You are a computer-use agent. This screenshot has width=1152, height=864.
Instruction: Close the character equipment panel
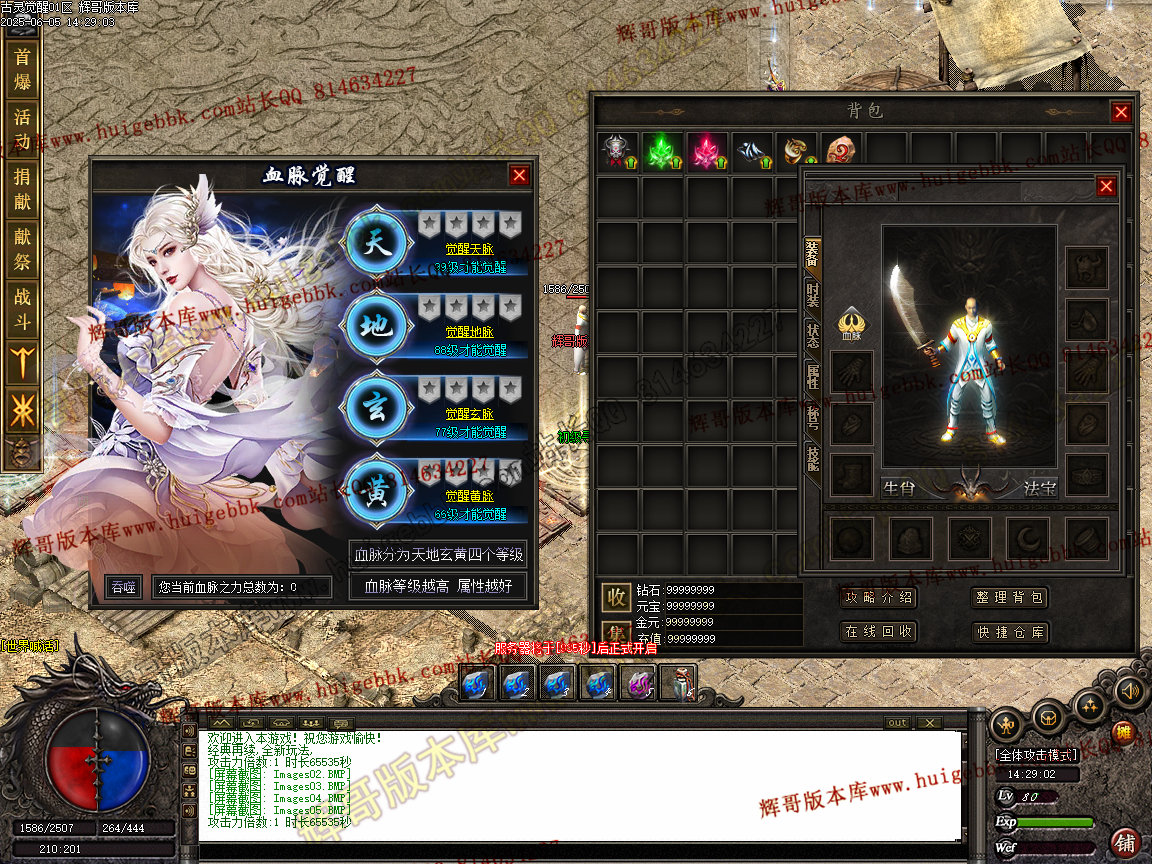[1105, 187]
